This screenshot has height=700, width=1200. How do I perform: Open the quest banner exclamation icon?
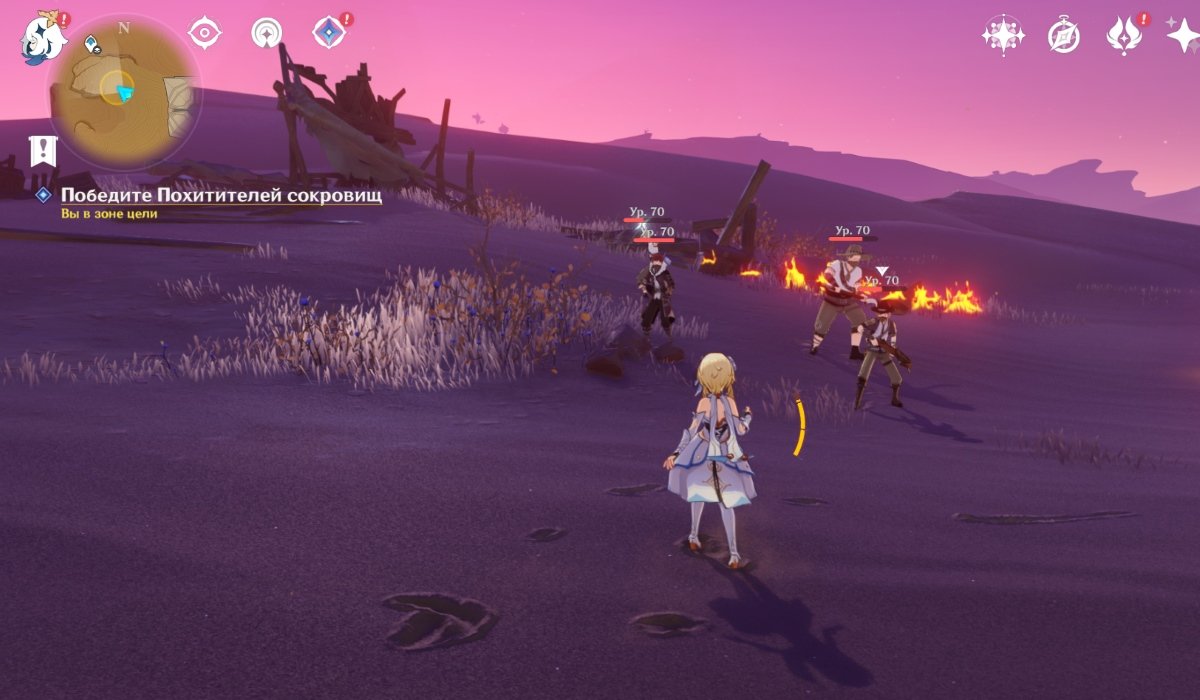42,151
